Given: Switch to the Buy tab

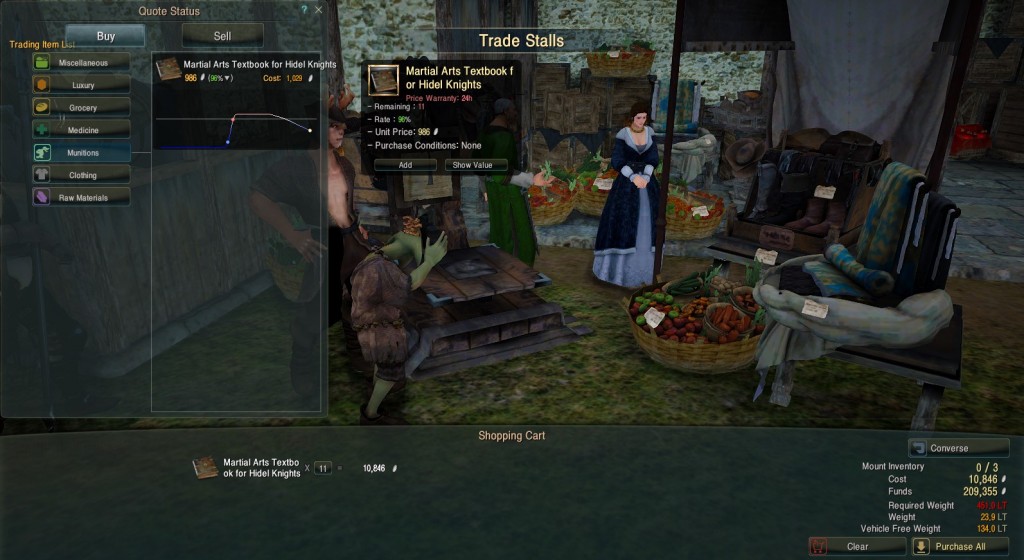Looking at the screenshot, I should (x=105, y=36).
